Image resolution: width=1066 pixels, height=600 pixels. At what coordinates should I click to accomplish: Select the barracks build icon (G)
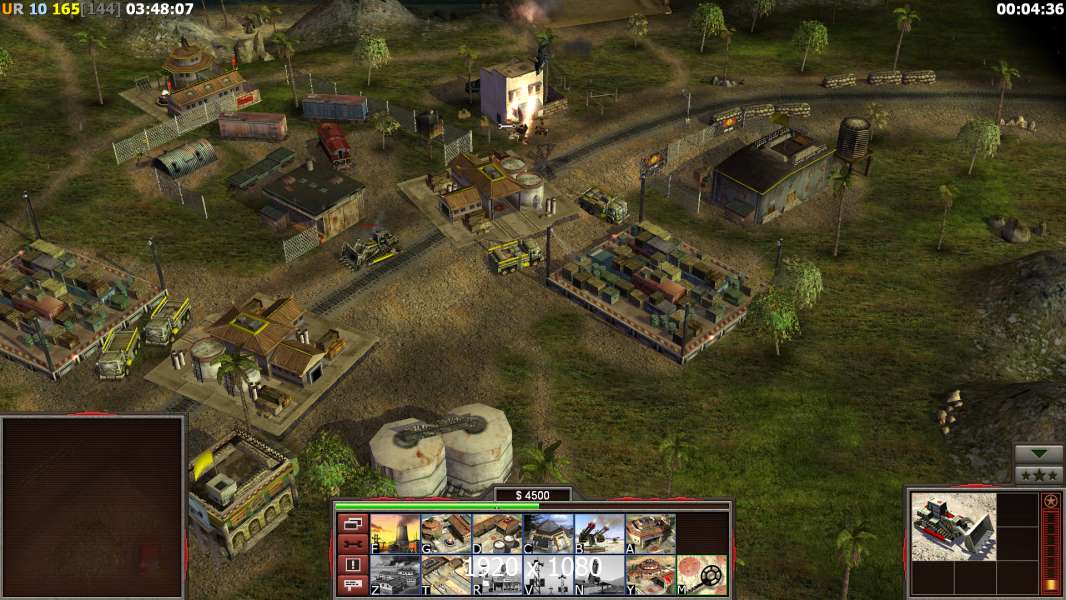[446, 534]
